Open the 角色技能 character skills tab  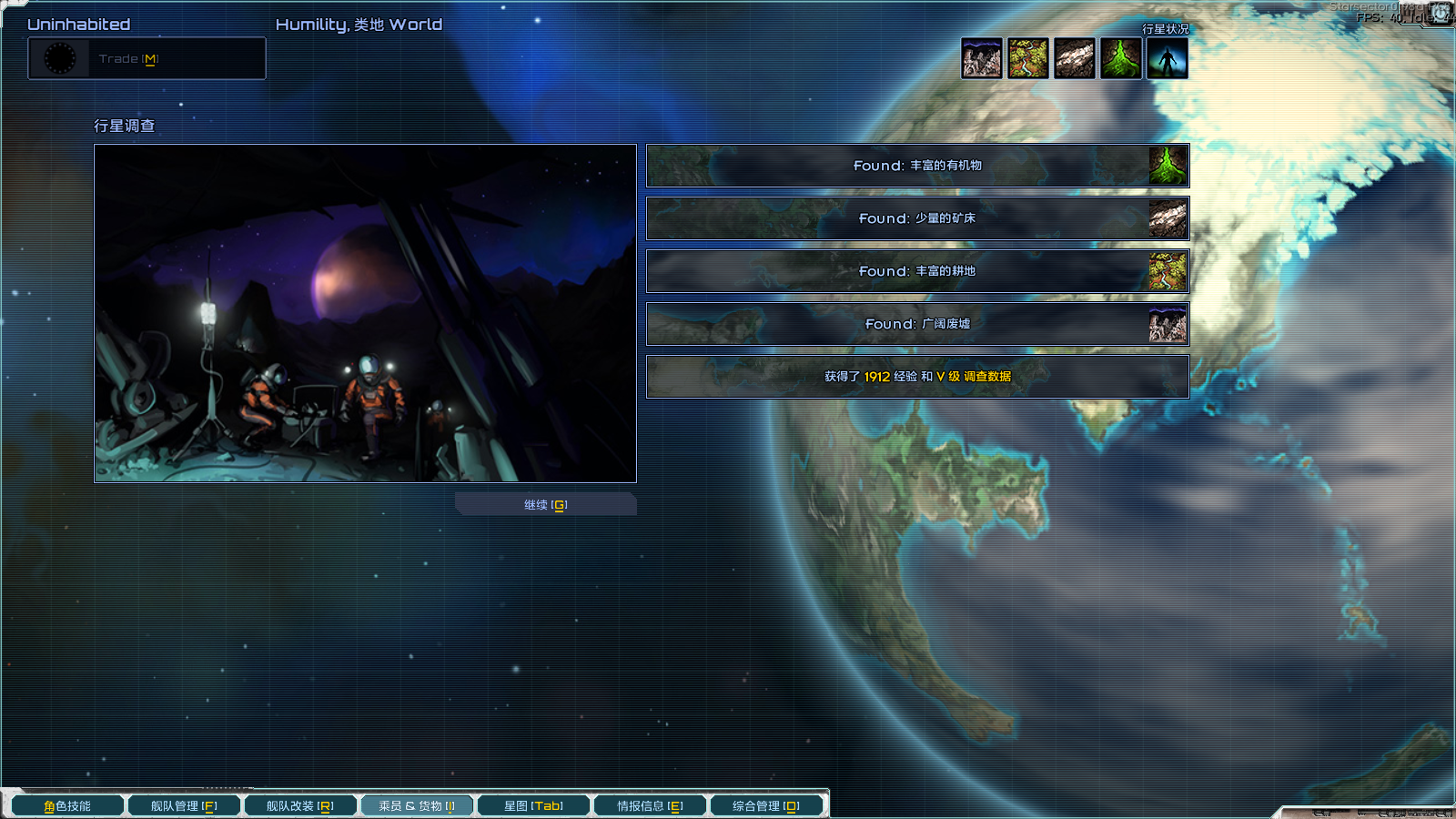(67, 806)
